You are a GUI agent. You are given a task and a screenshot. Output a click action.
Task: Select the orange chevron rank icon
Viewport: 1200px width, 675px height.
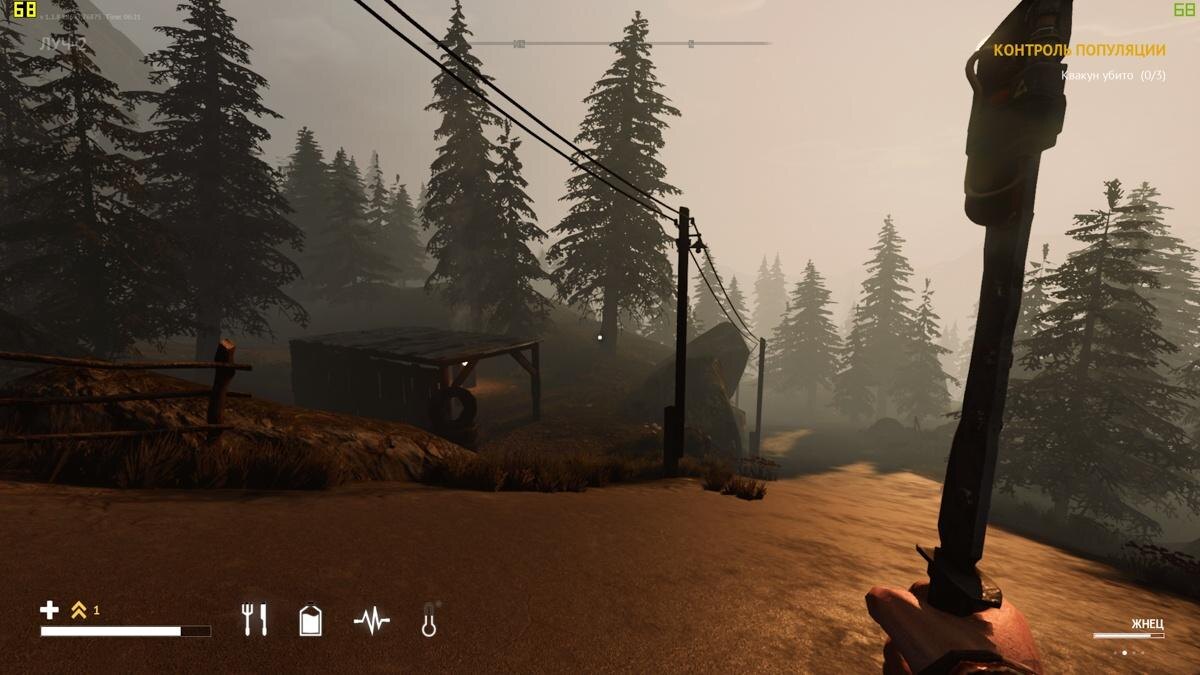79,609
